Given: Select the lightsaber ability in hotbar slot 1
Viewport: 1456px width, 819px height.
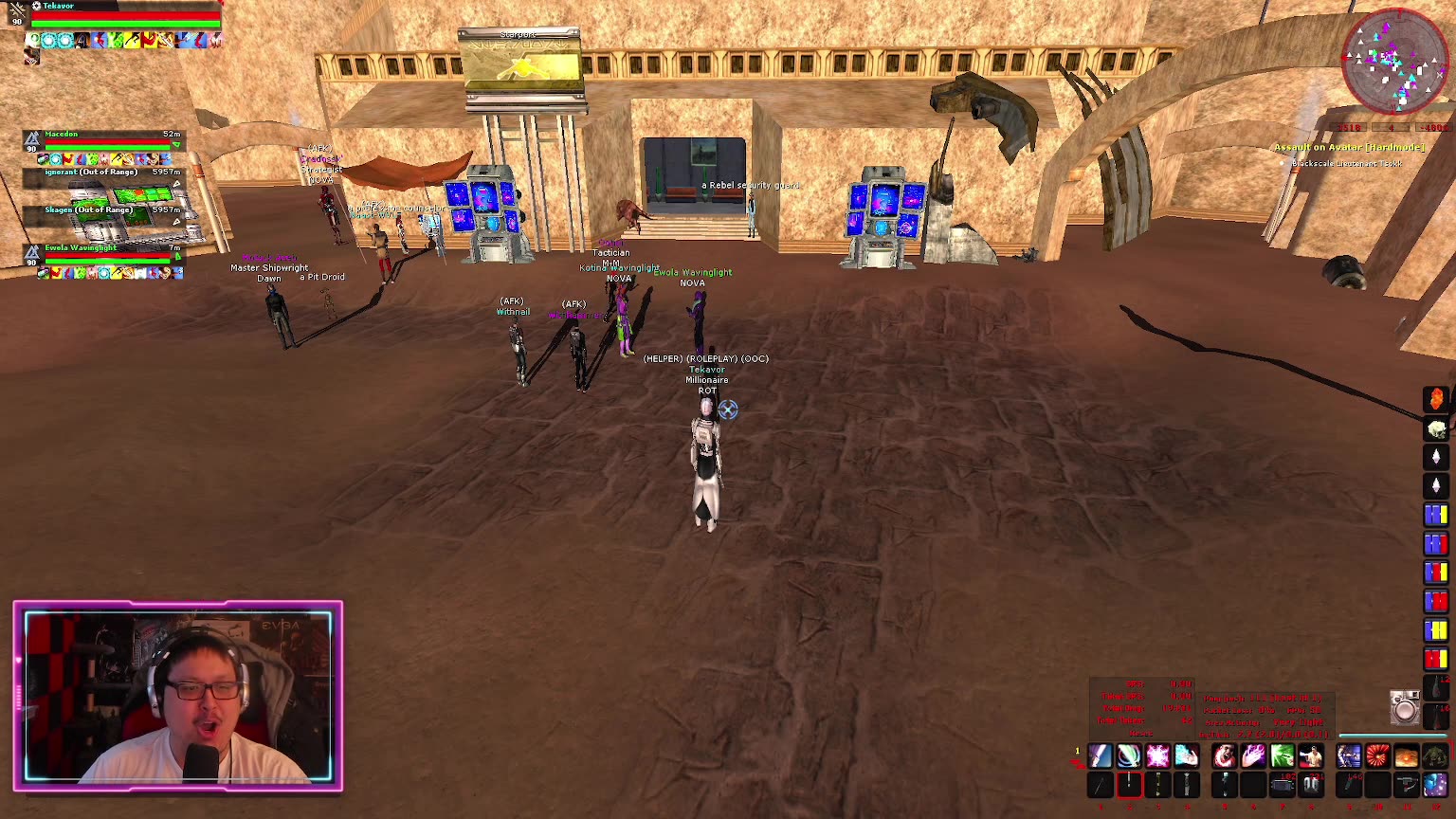Looking at the screenshot, I should point(1100,755).
